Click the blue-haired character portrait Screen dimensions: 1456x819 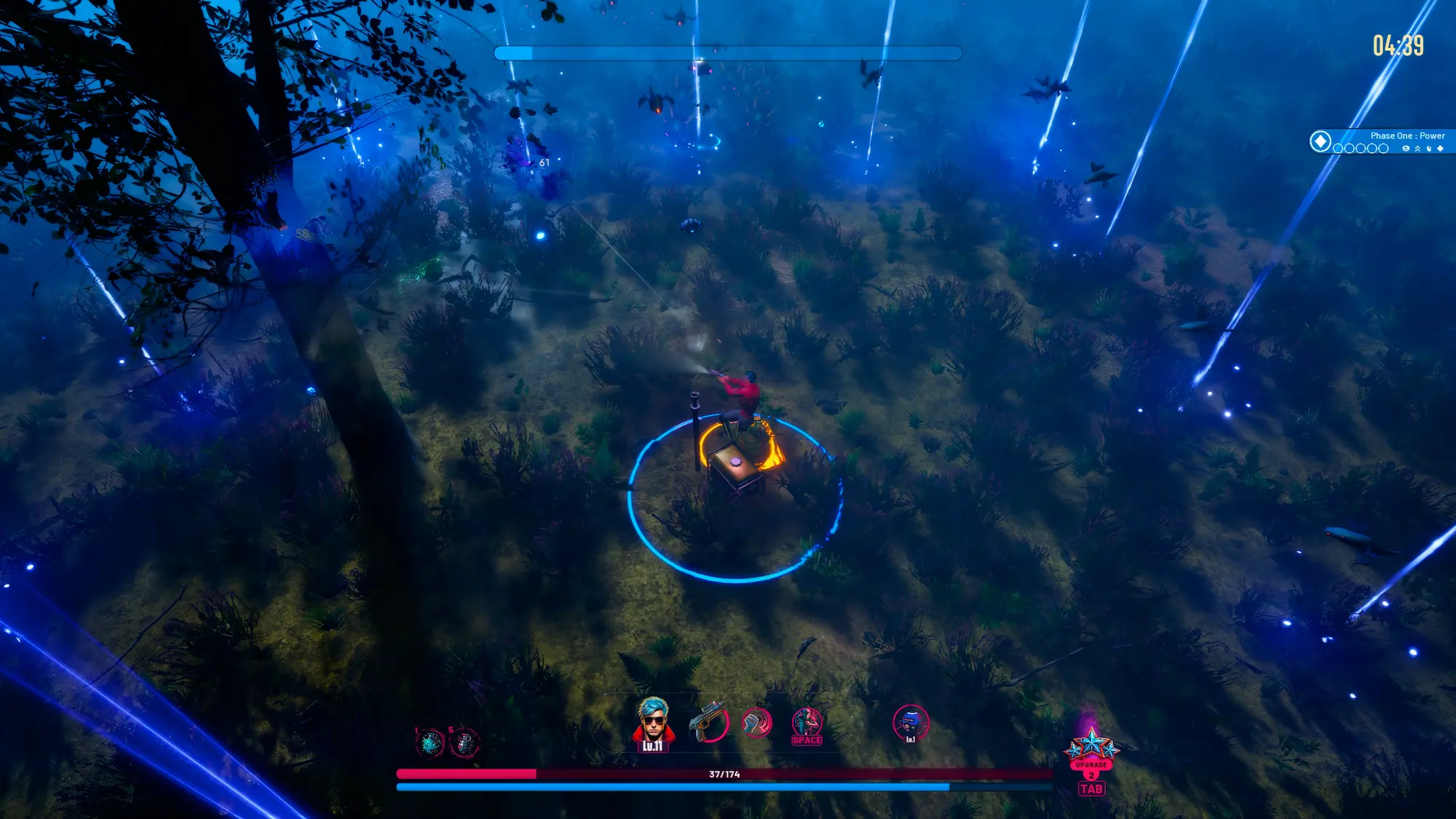(x=652, y=722)
